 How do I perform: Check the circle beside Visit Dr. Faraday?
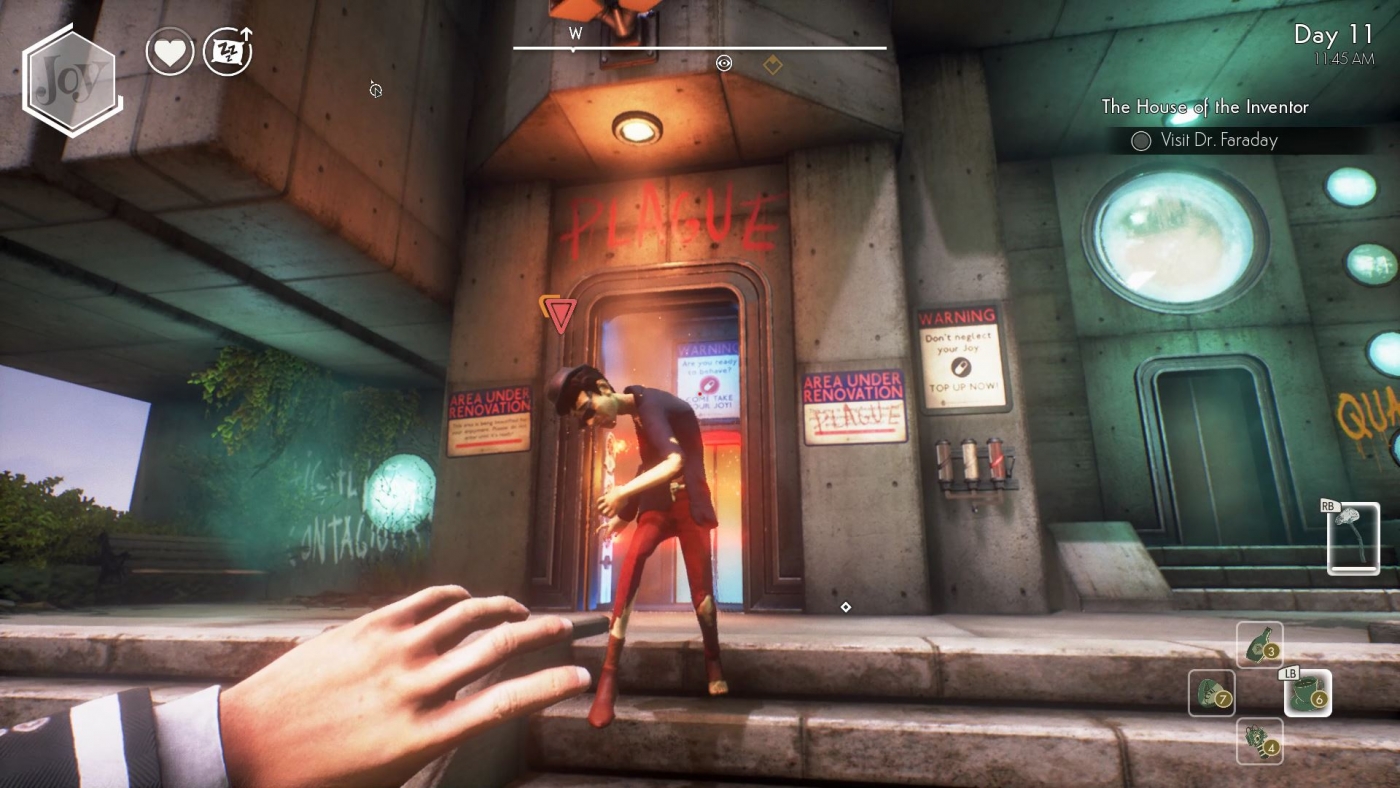click(x=1141, y=140)
